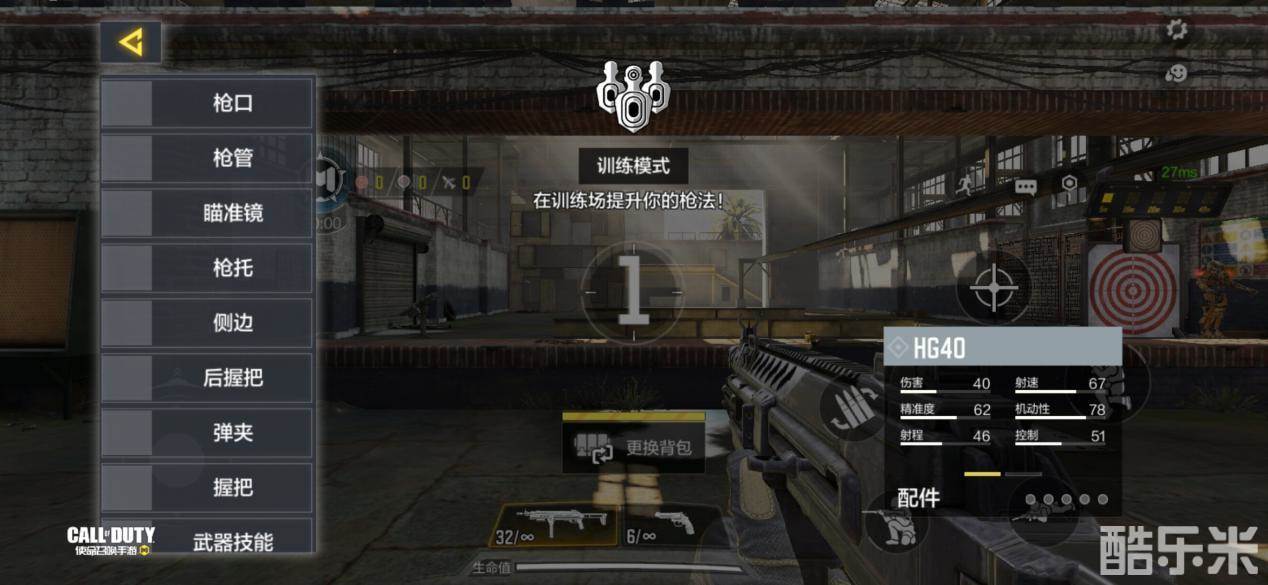The image size is (1268, 585).
Task: Open the emote smiley face icon
Action: (x=1177, y=73)
